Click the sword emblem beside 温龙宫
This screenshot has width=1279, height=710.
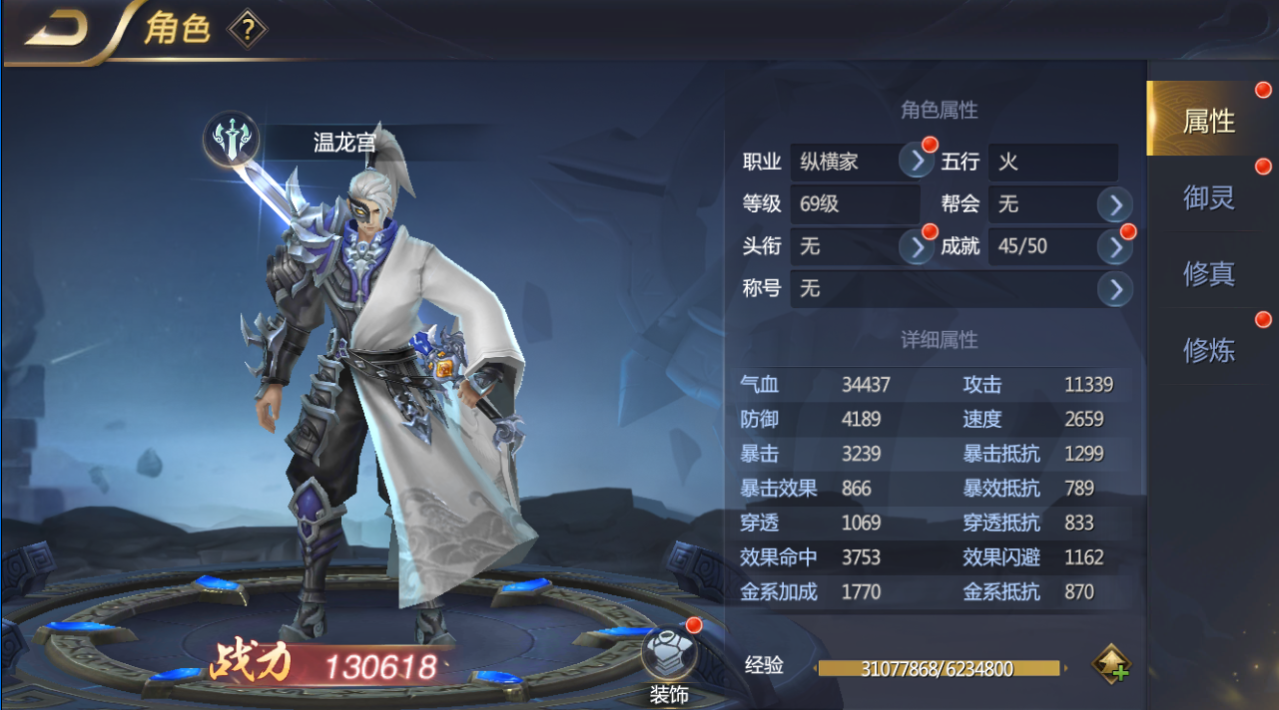coord(232,141)
